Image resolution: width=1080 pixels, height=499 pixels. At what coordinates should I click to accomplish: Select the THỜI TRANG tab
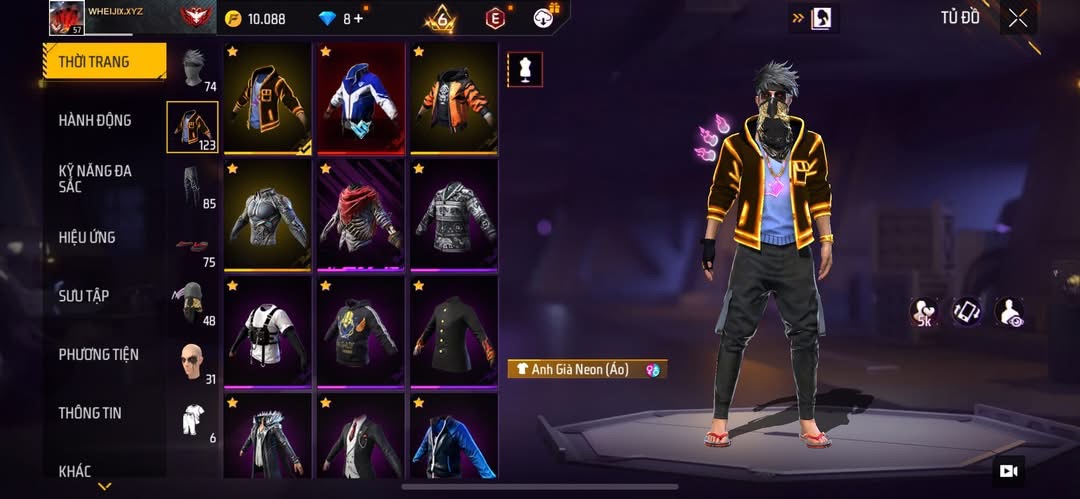(94, 62)
